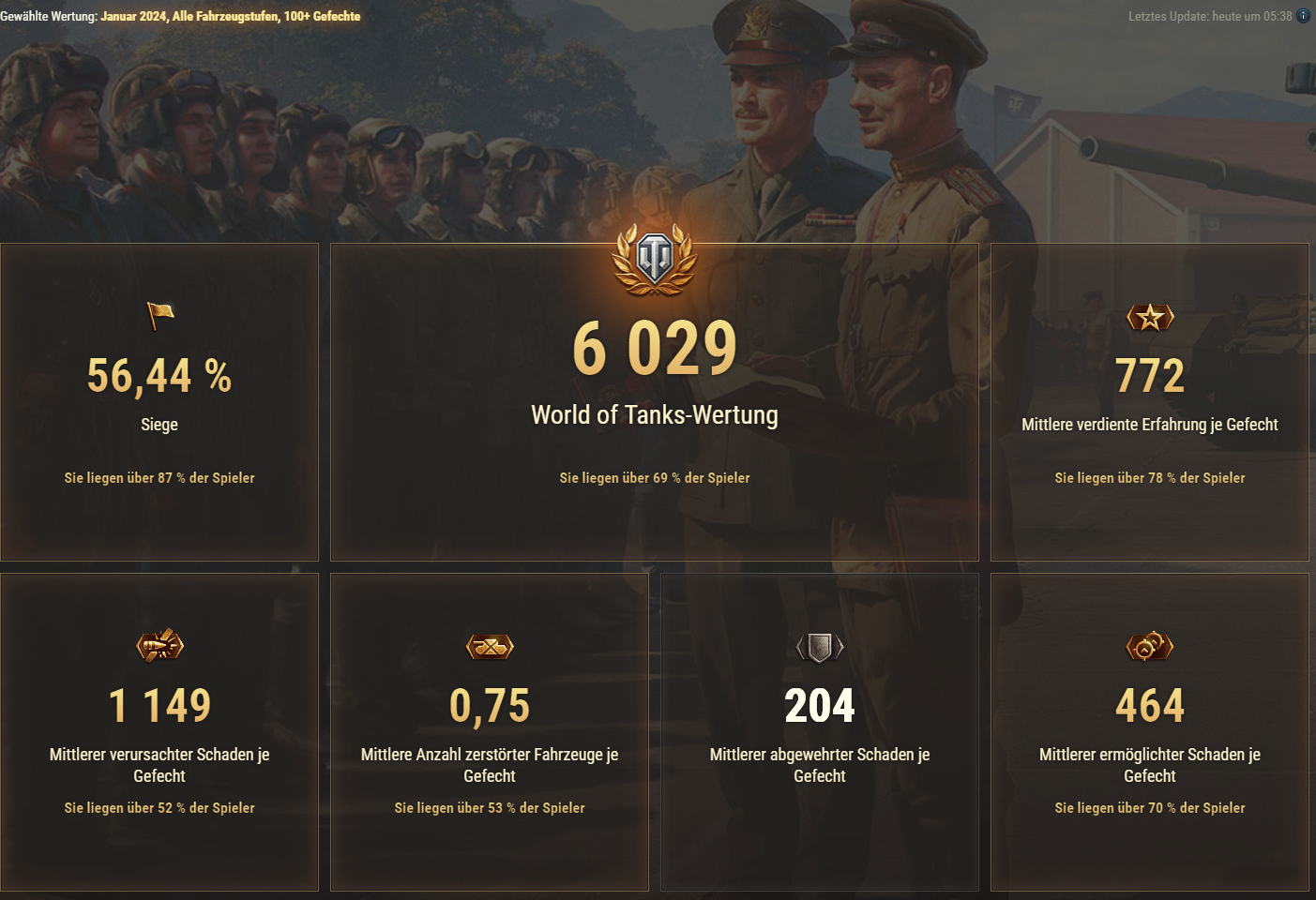Select the World of Tanks emblem logo

[656, 262]
